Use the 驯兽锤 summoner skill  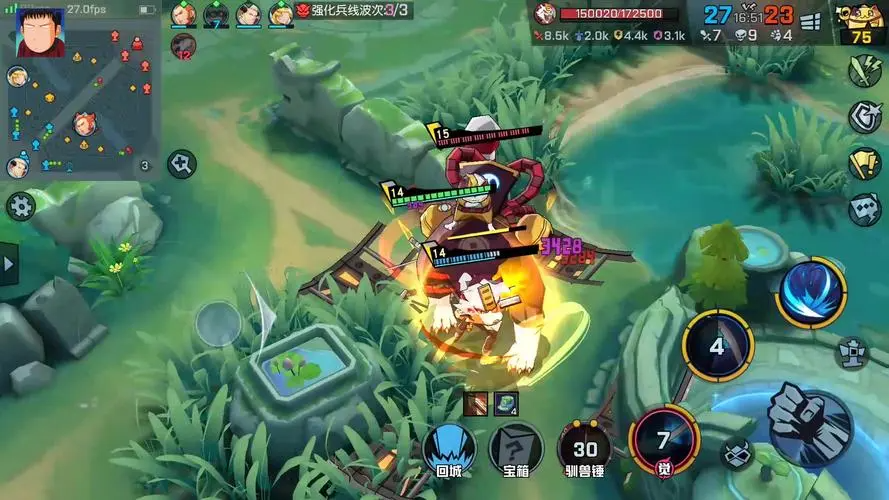point(584,449)
